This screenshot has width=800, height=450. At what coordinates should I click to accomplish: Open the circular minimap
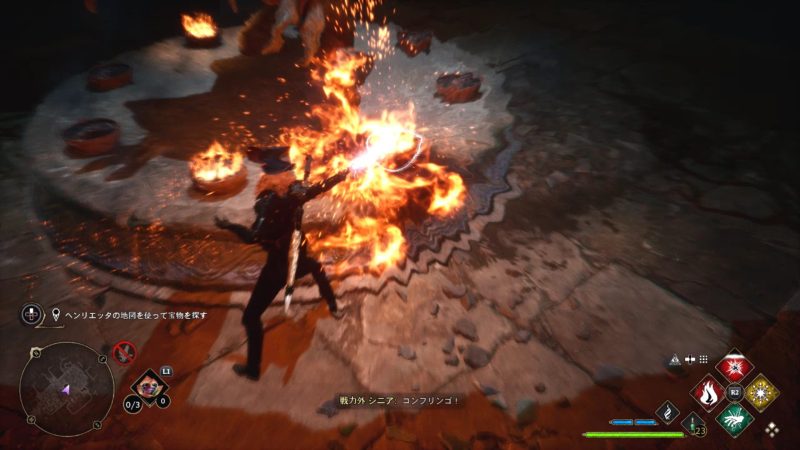[x=66, y=388]
